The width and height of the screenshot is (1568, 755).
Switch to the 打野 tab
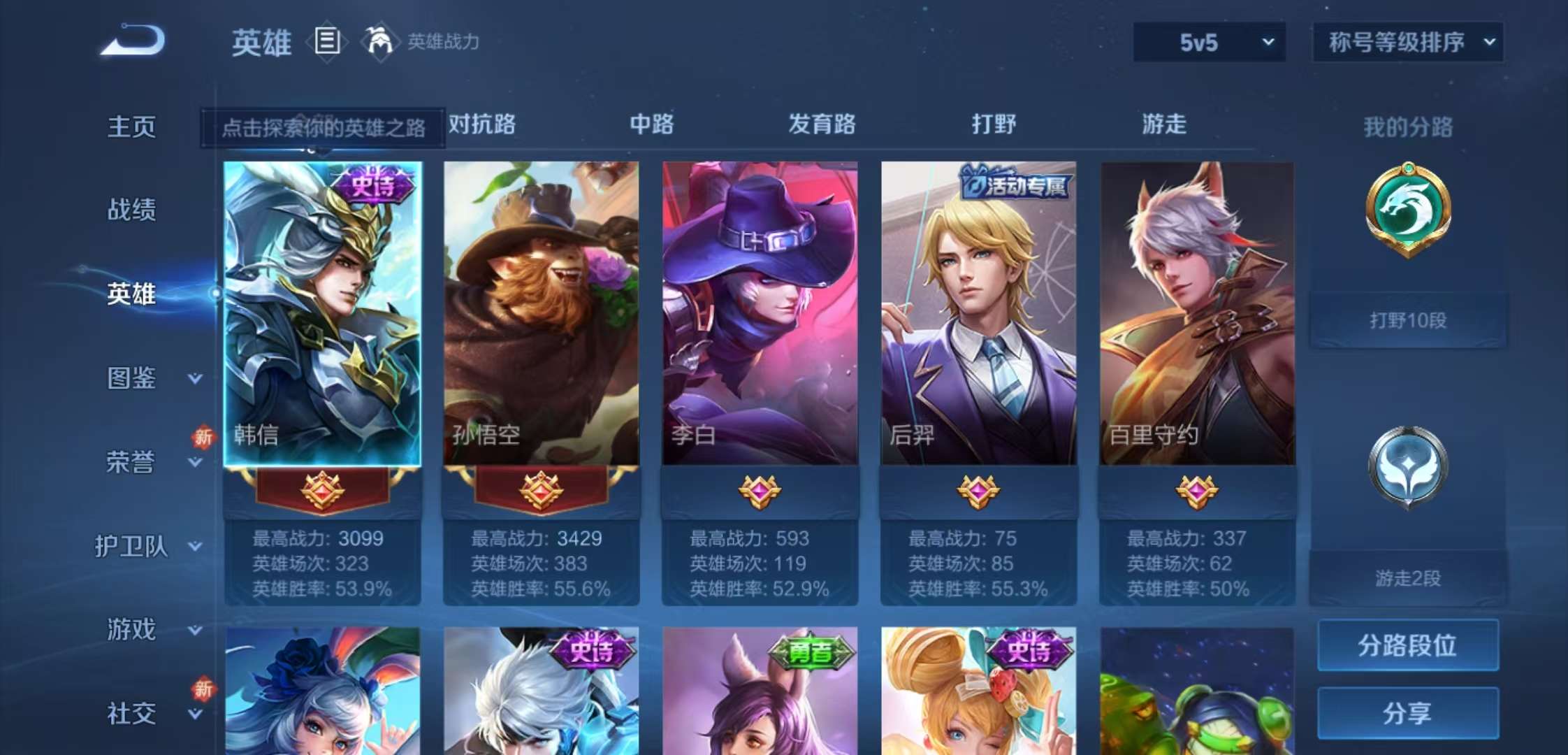click(995, 124)
